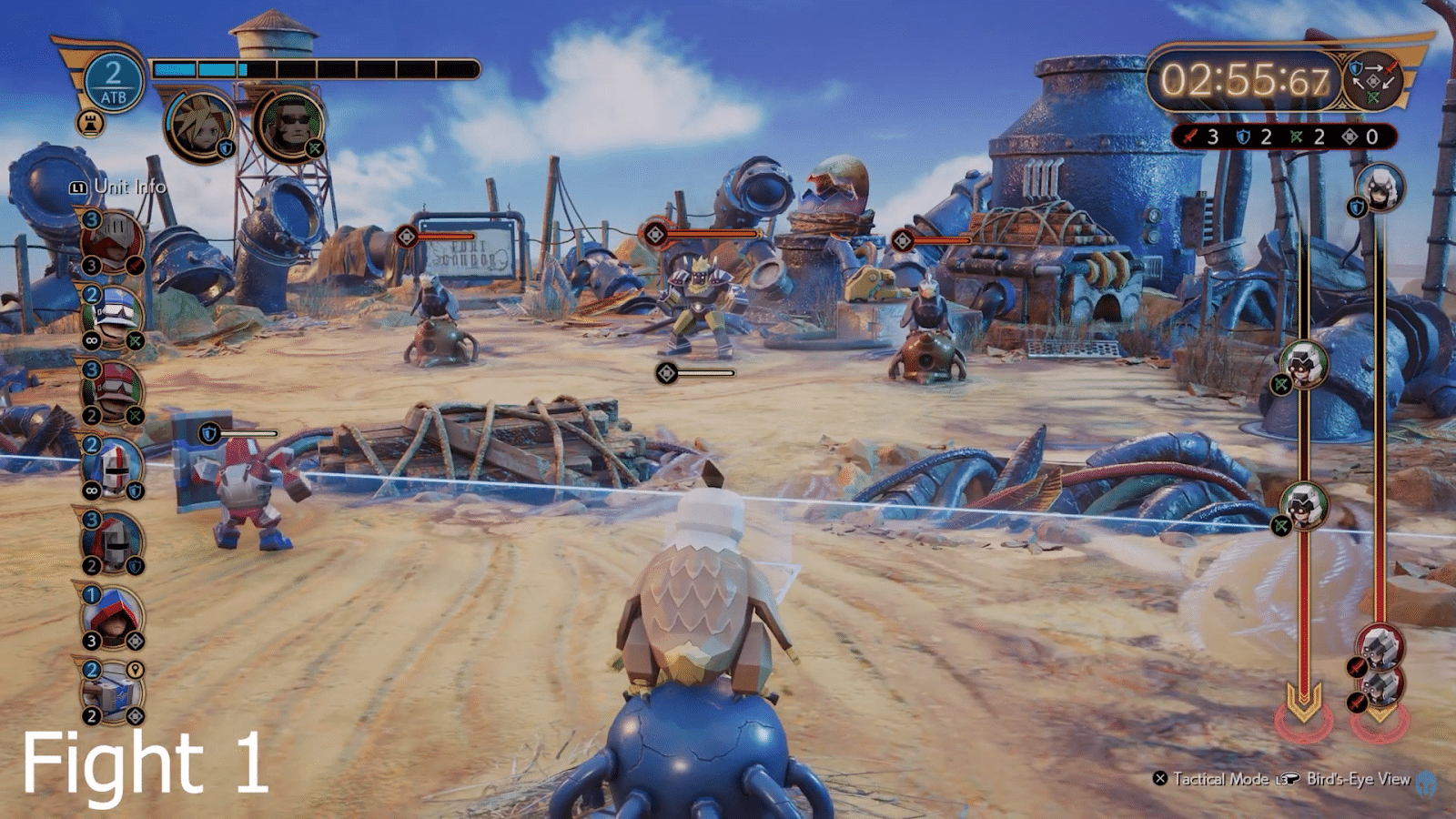The image size is (1456, 819).
Task: Select Barret's hero portrait with sunglasses
Action: tap(290, 124)
